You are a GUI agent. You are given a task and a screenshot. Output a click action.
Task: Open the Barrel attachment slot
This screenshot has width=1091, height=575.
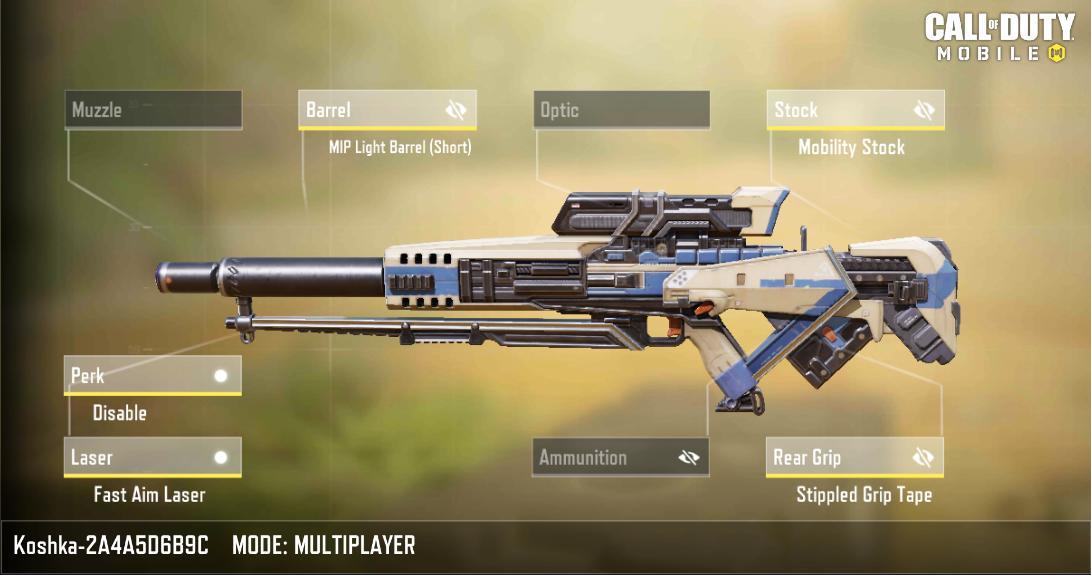click(x=370, y=110)
